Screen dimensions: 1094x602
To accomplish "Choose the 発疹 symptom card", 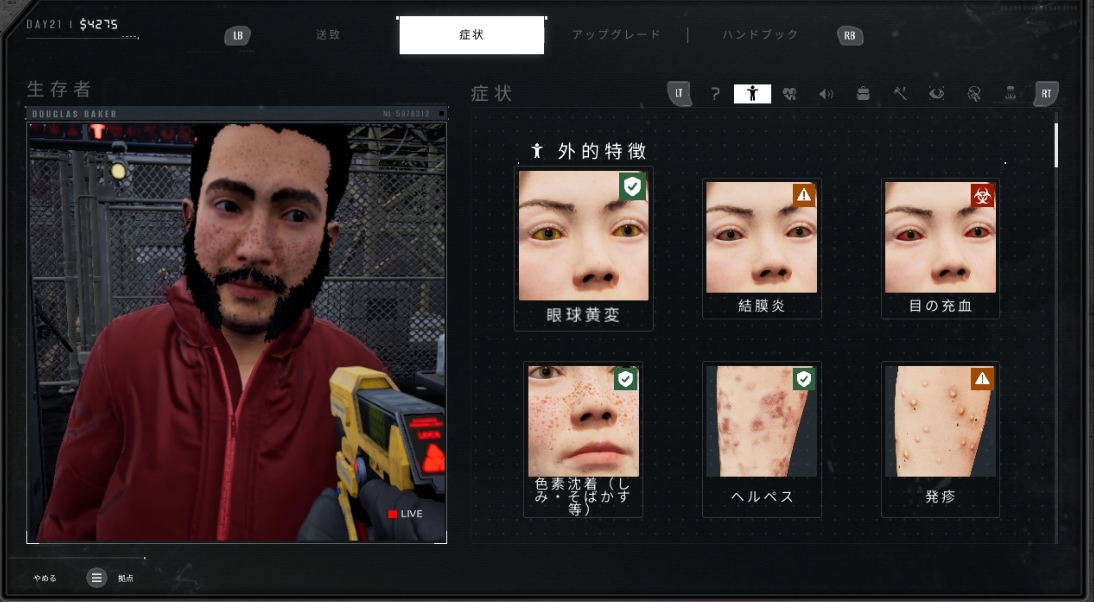I will [x=940, y=438].
